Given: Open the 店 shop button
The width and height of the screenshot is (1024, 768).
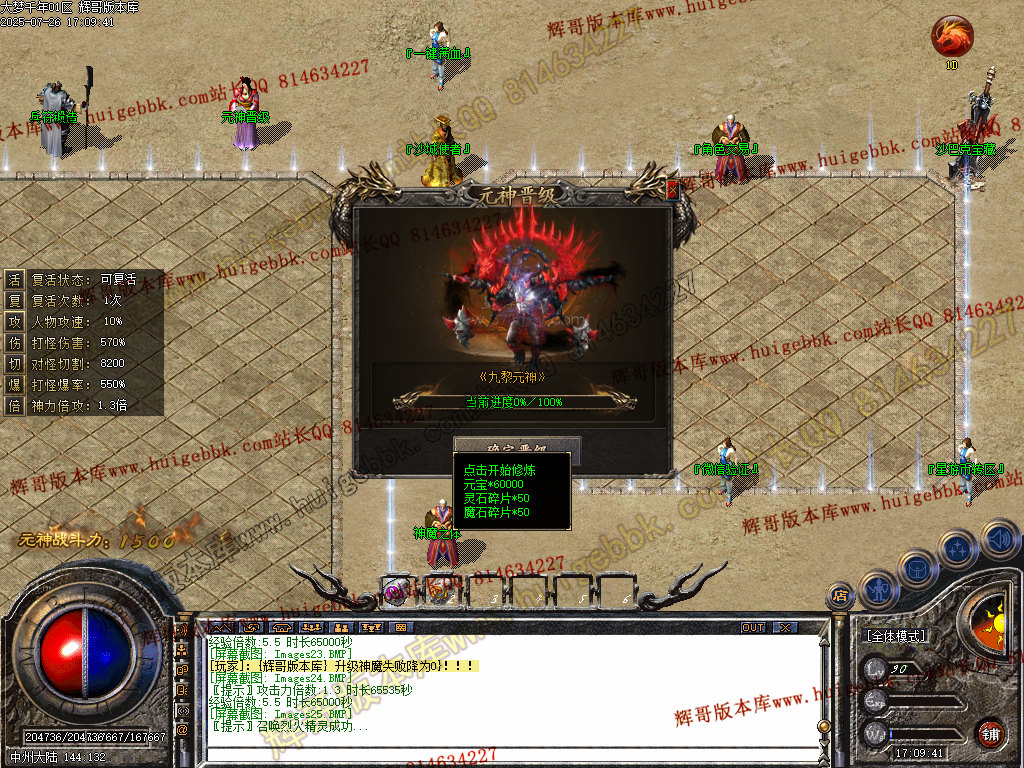Looking at the screenshot, I should [840, 596].
